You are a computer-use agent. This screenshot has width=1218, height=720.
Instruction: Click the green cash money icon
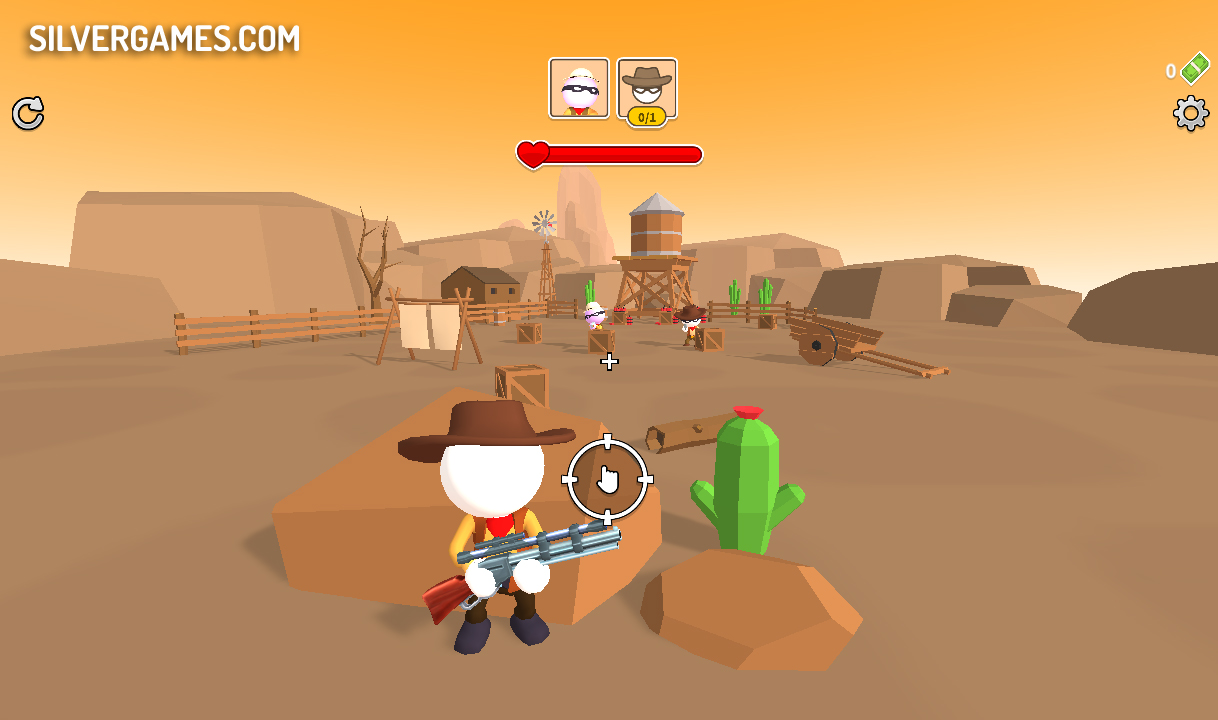(x=1194, y=69)
